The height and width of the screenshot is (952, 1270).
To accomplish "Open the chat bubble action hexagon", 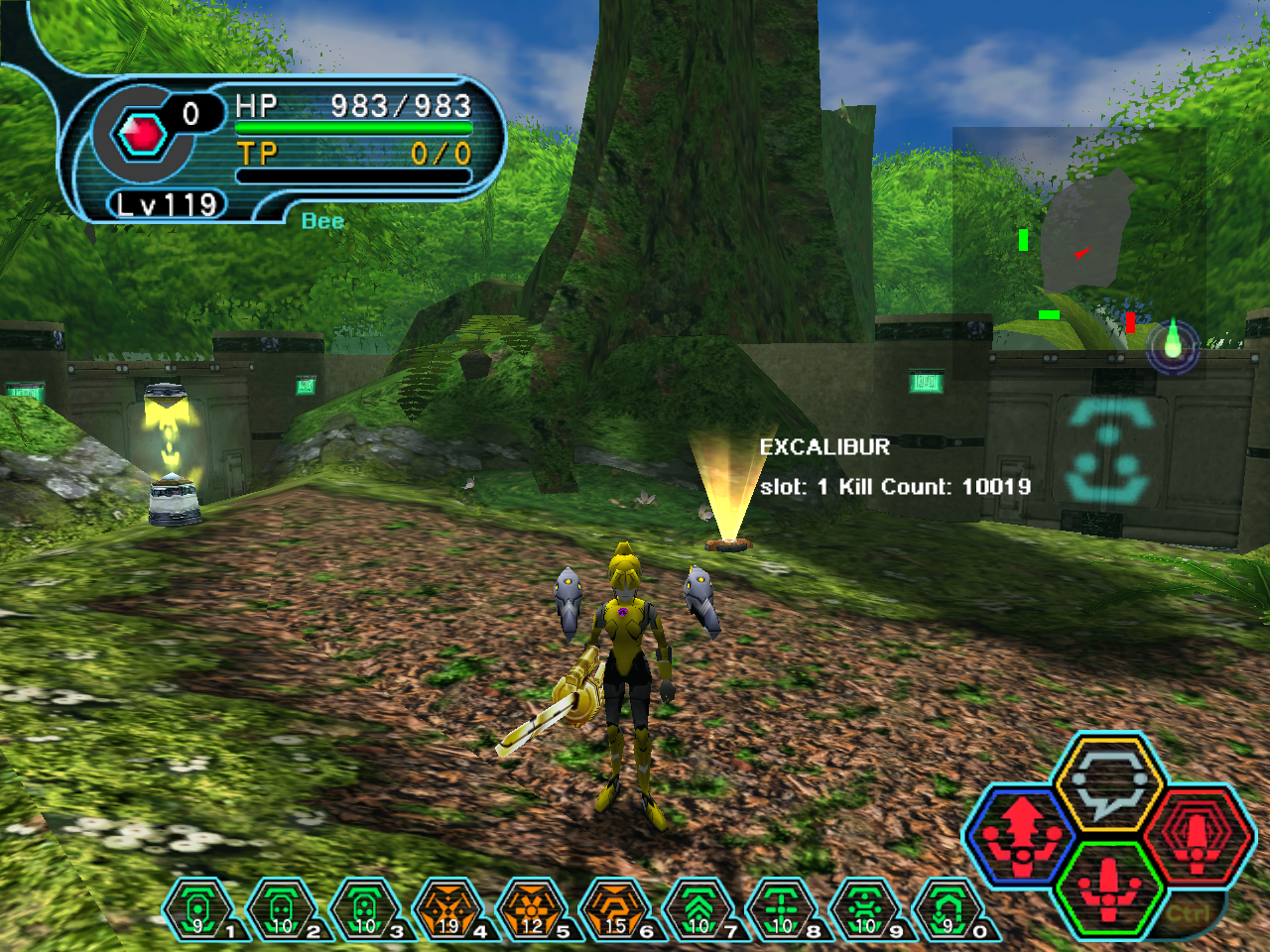I will [x=1107, y=784].
